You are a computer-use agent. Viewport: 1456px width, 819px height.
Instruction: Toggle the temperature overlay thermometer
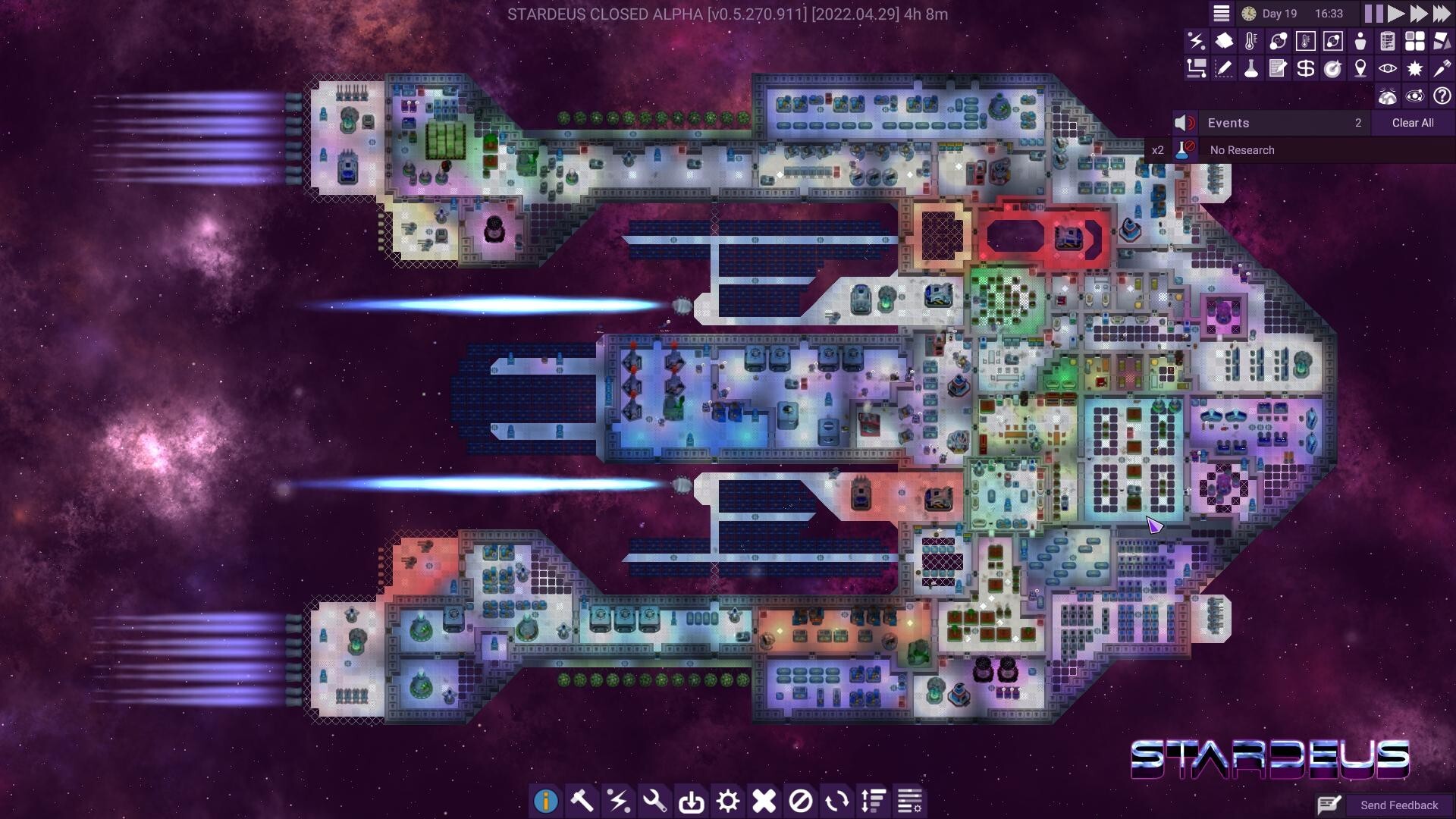[1252, 42]
